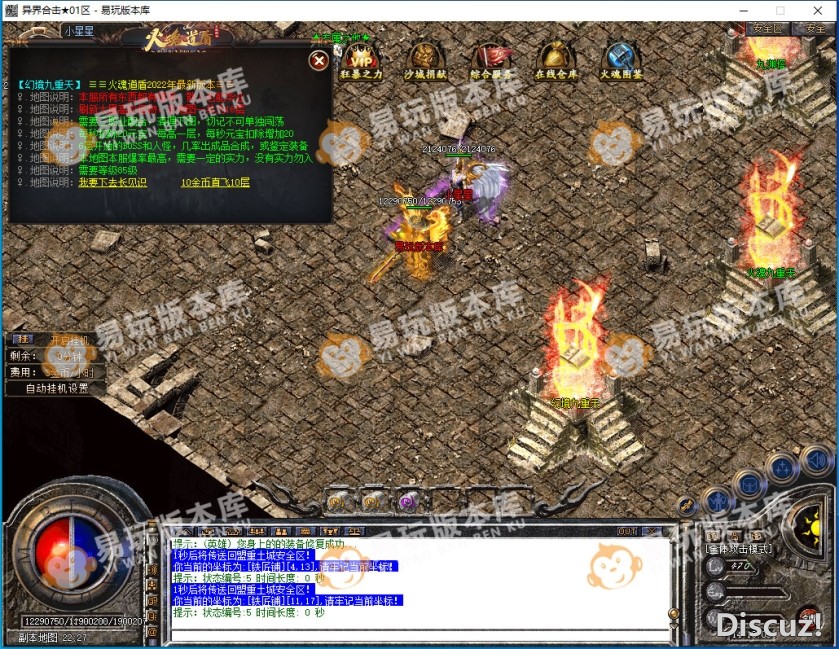Toggle the 开启挂机 auto-play button
The image size is (839, 649).
click(69, 340)
